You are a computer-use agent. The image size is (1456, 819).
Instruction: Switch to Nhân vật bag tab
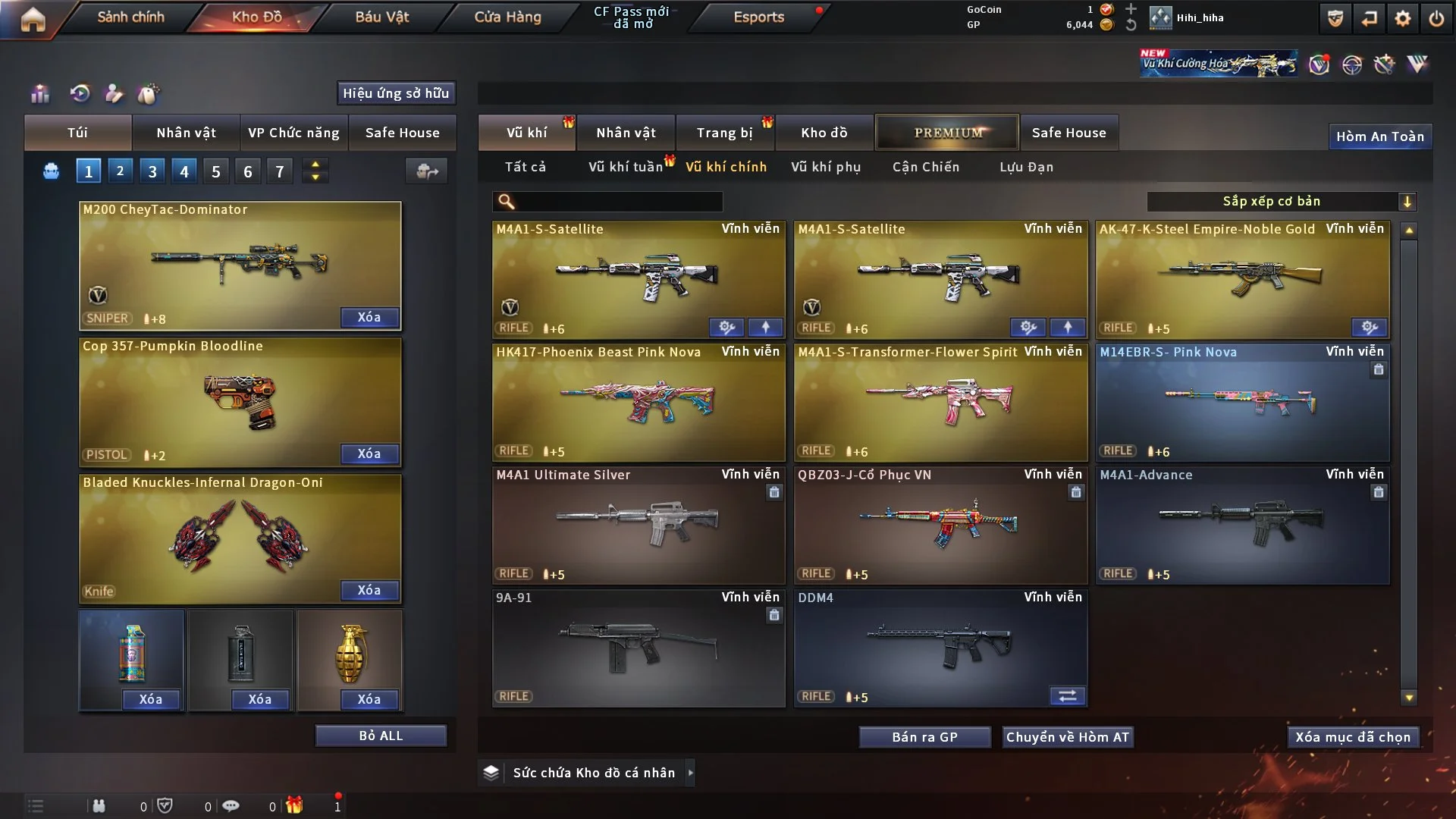[x=186, y=133]
